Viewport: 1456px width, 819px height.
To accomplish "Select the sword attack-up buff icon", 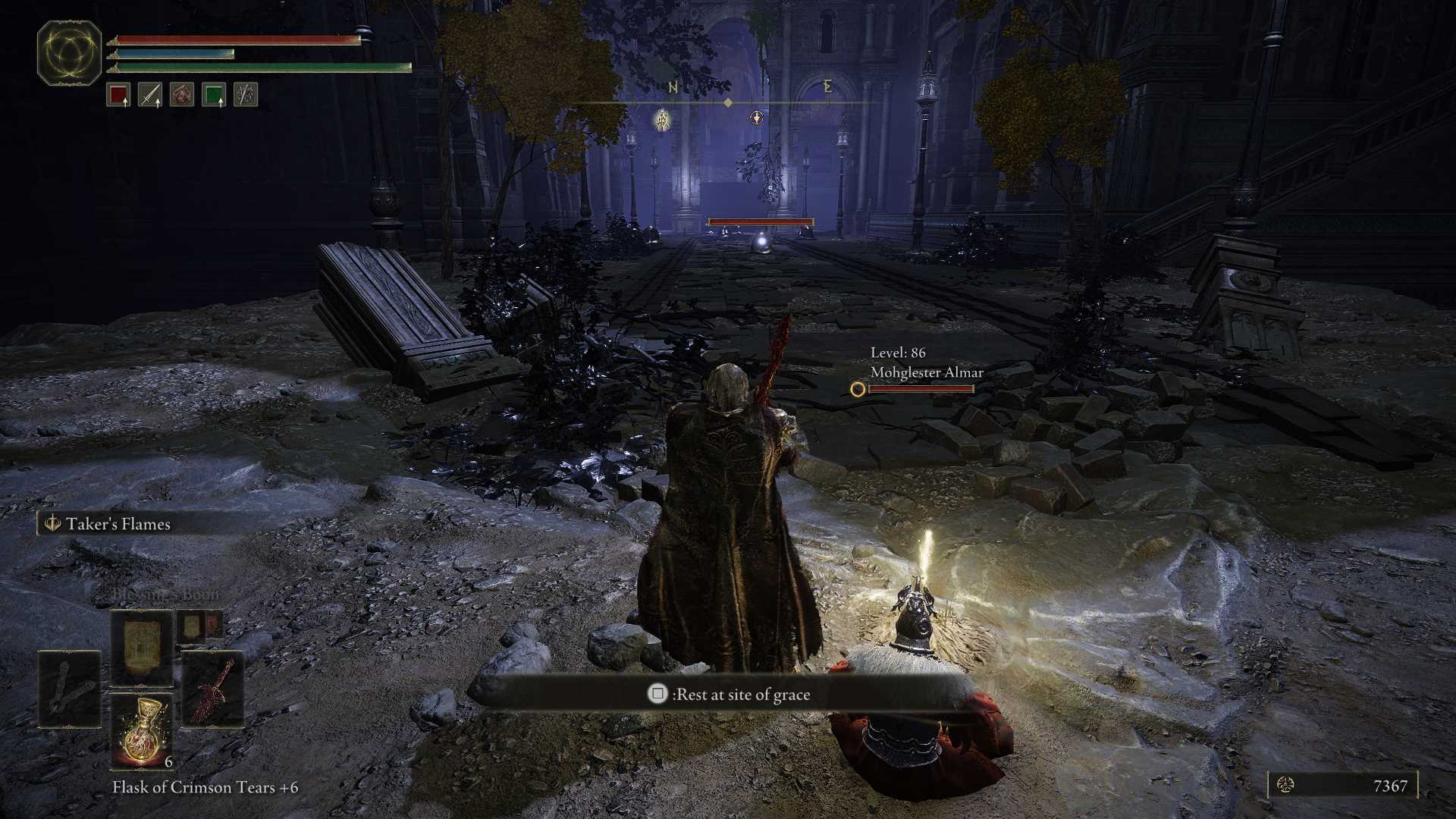I will [x=150, y=95].
